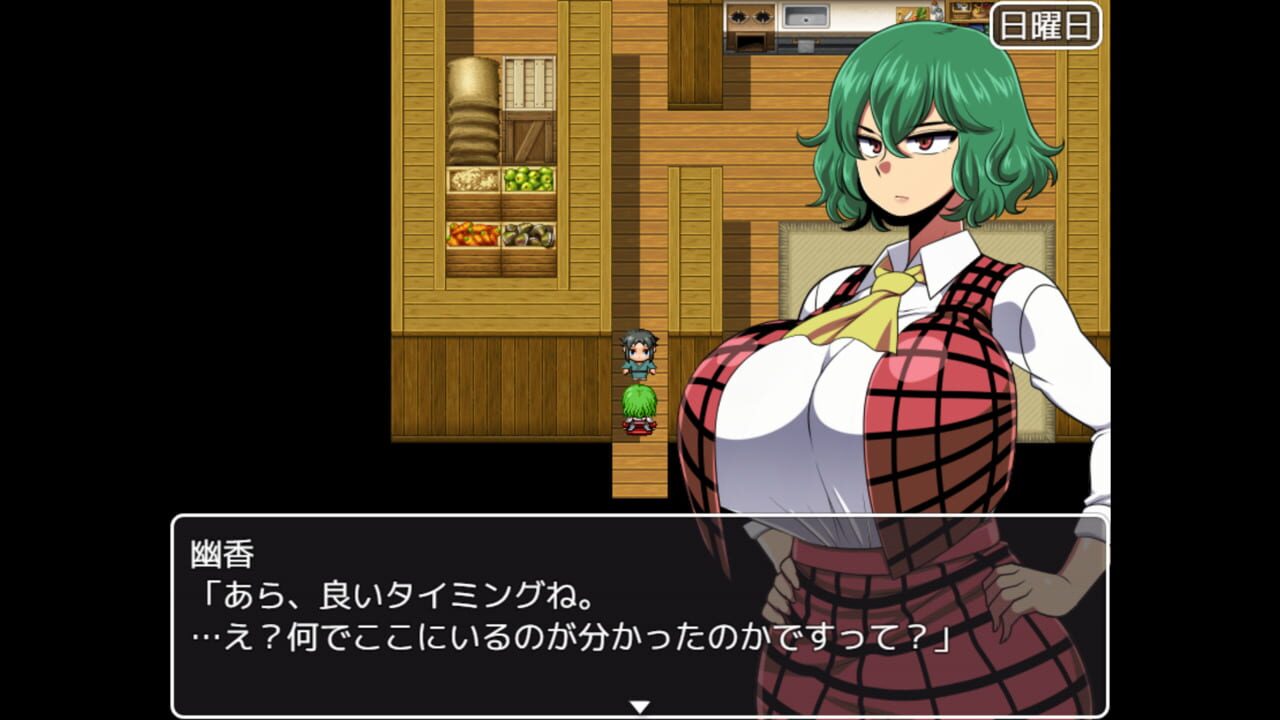Screen dimensions: 1280x720
Task: Click the crate of green apples
Action: [x=528, y=178]
